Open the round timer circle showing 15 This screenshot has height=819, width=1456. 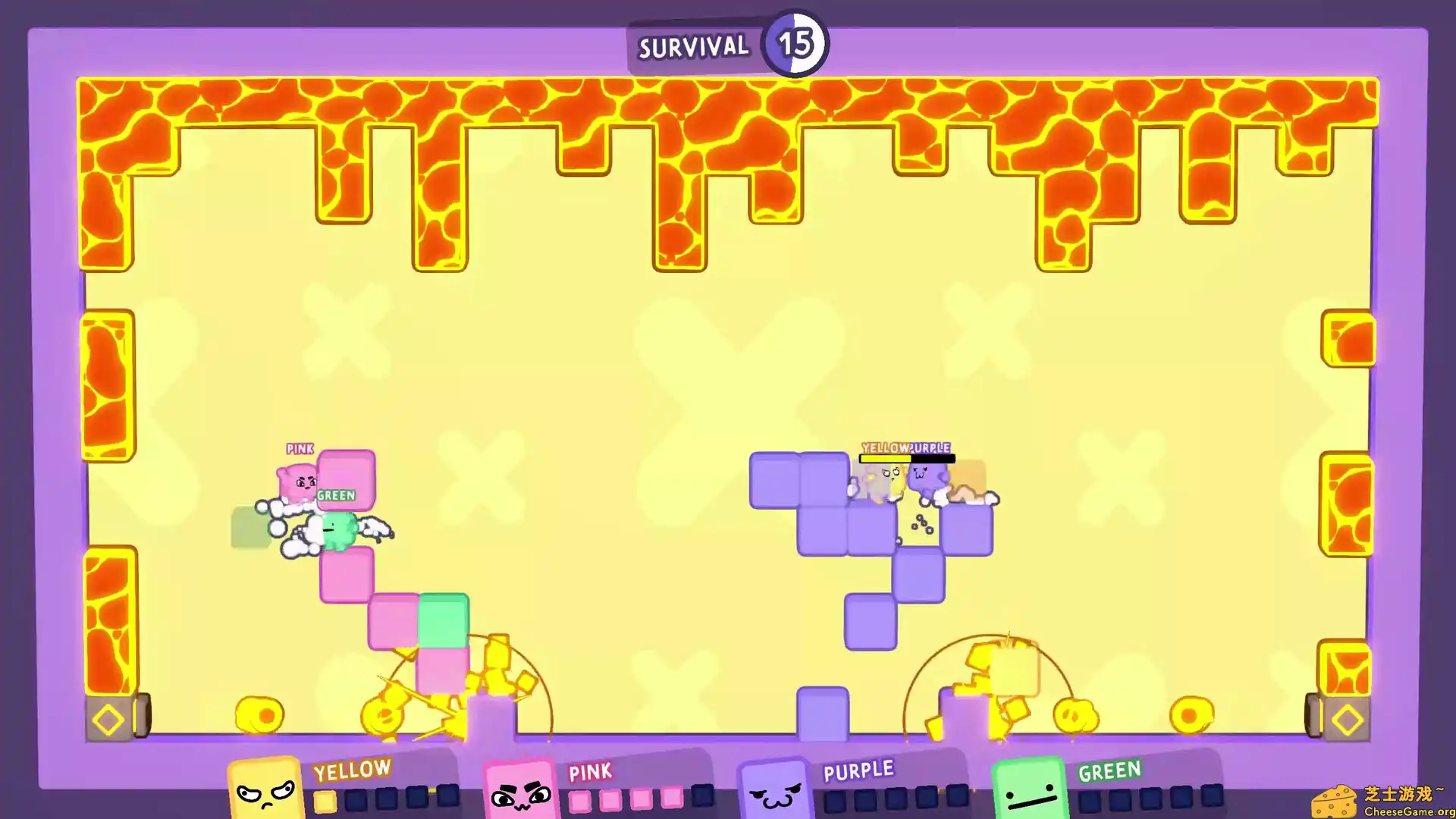point(795,44)
